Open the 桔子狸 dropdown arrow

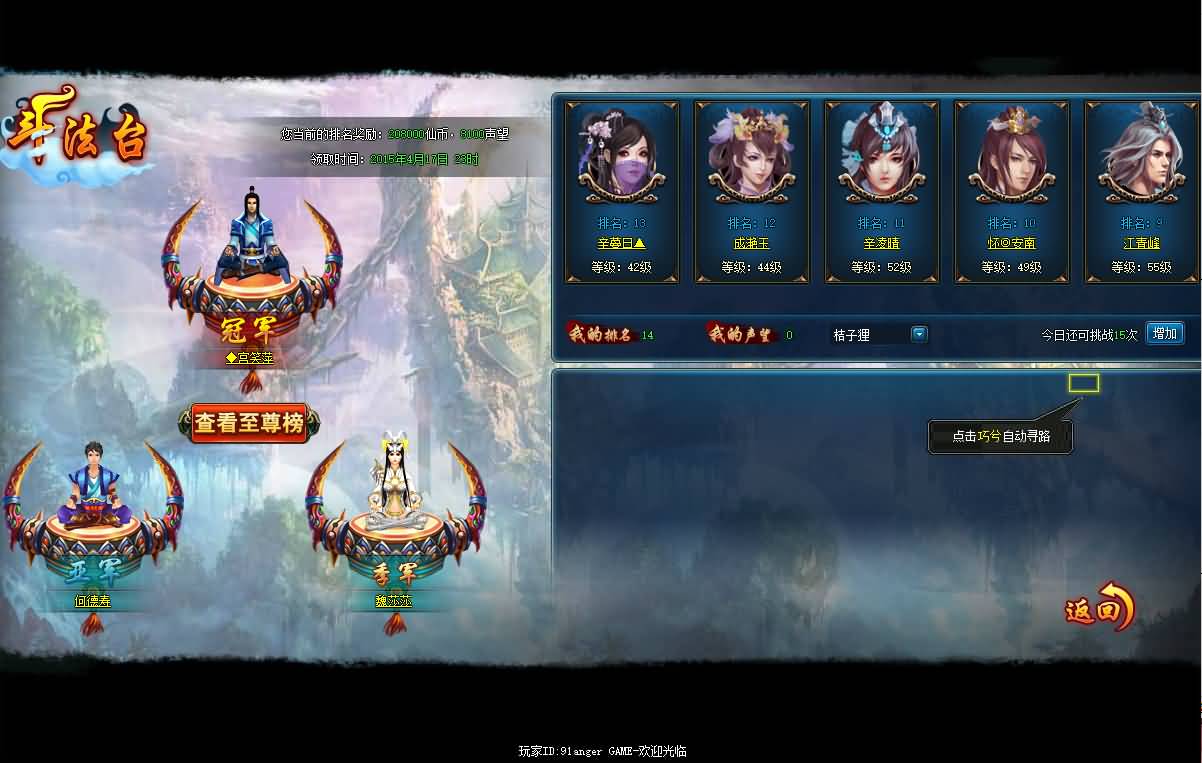(919, 334)
